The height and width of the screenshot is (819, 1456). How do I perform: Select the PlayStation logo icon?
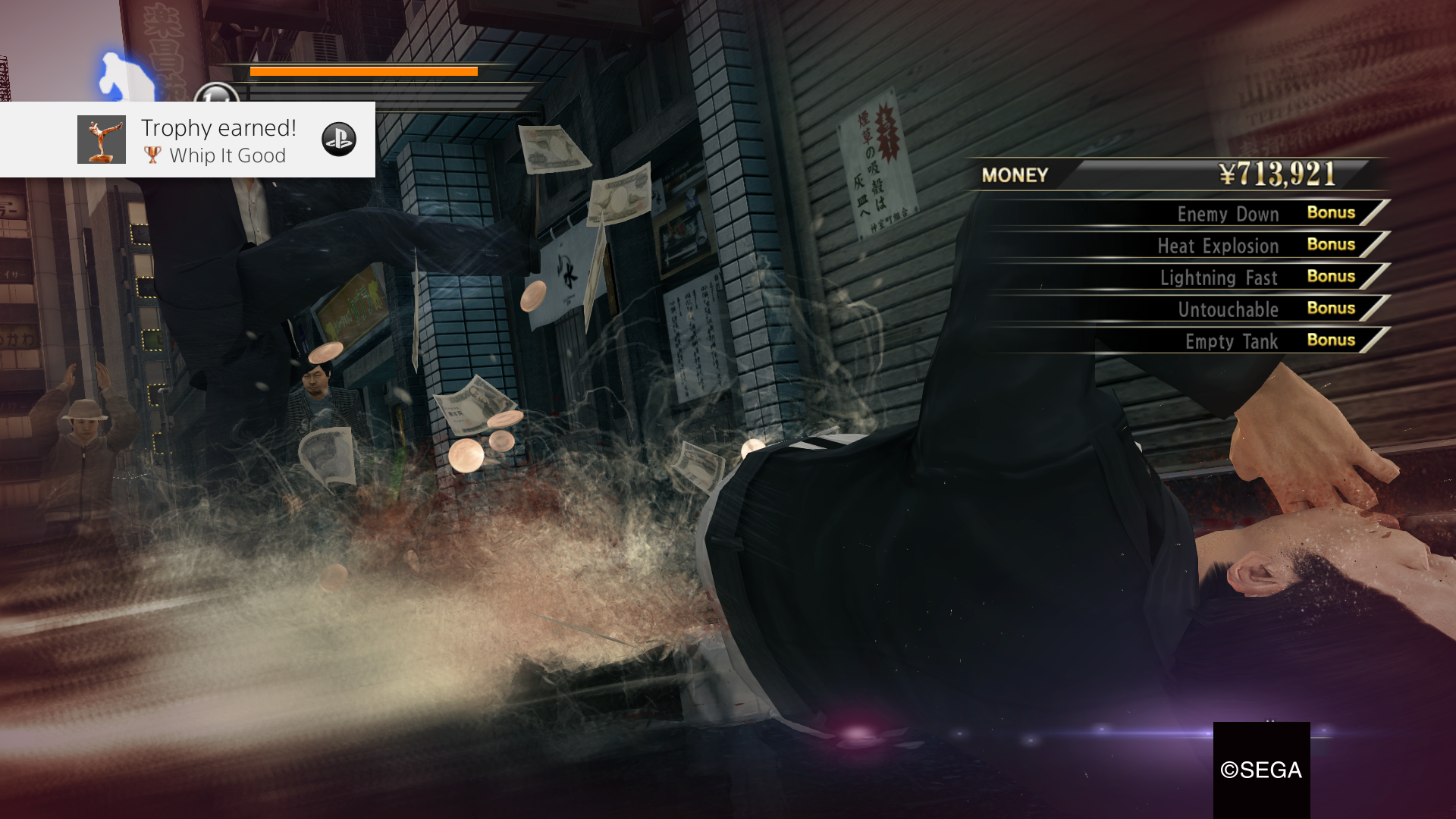click(x=342, y=140)
